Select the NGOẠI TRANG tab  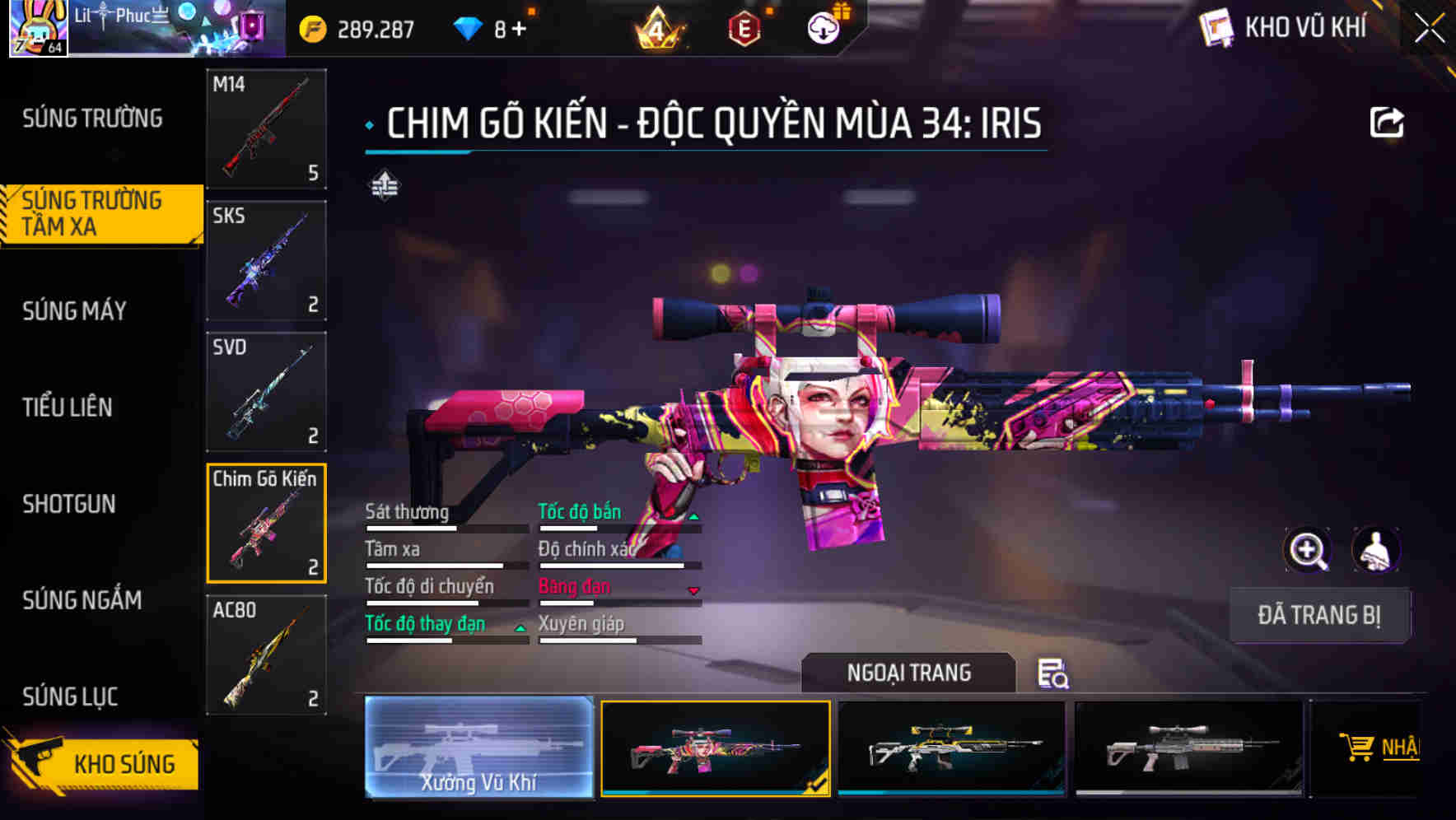tap(908, 673)
